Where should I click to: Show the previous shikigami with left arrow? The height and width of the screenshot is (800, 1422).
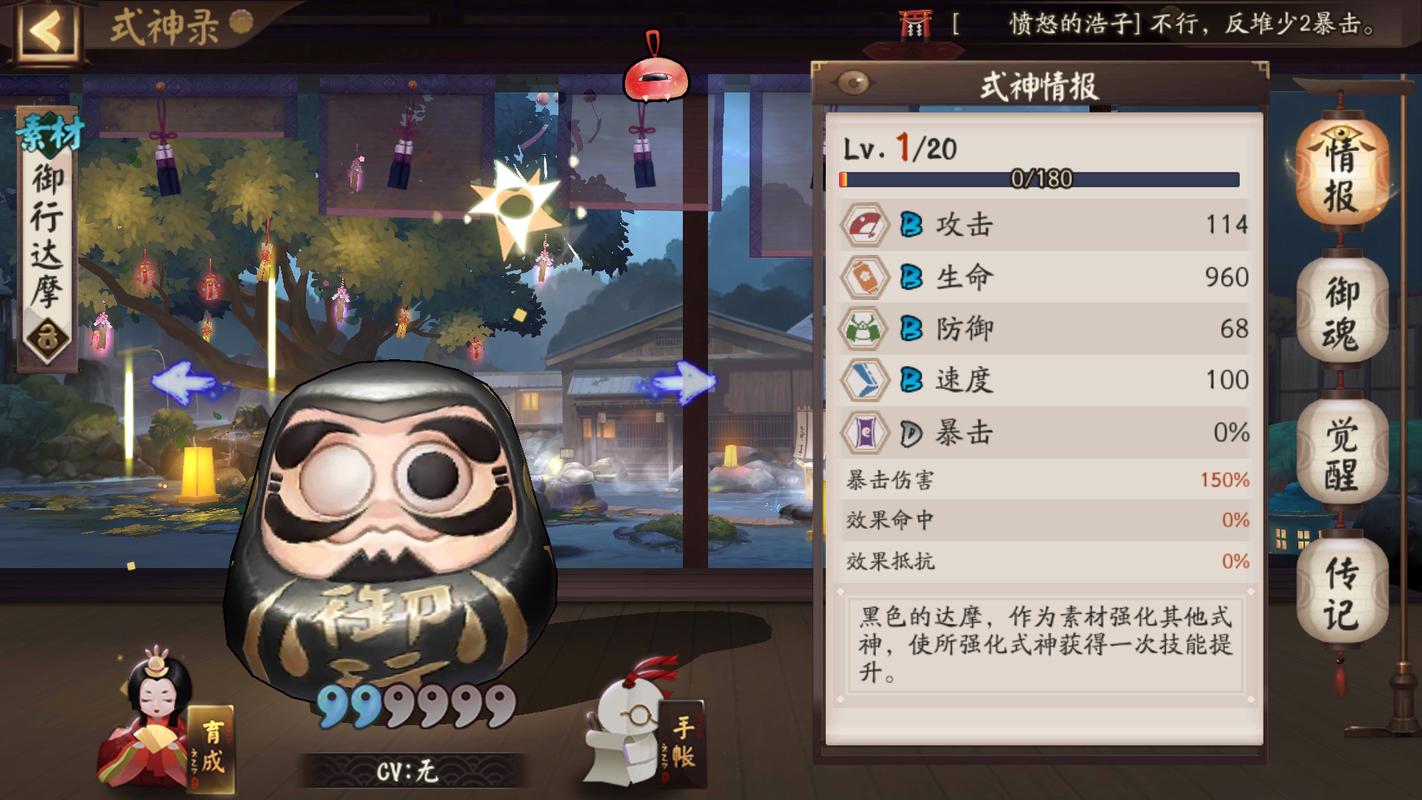click(182, 382)
